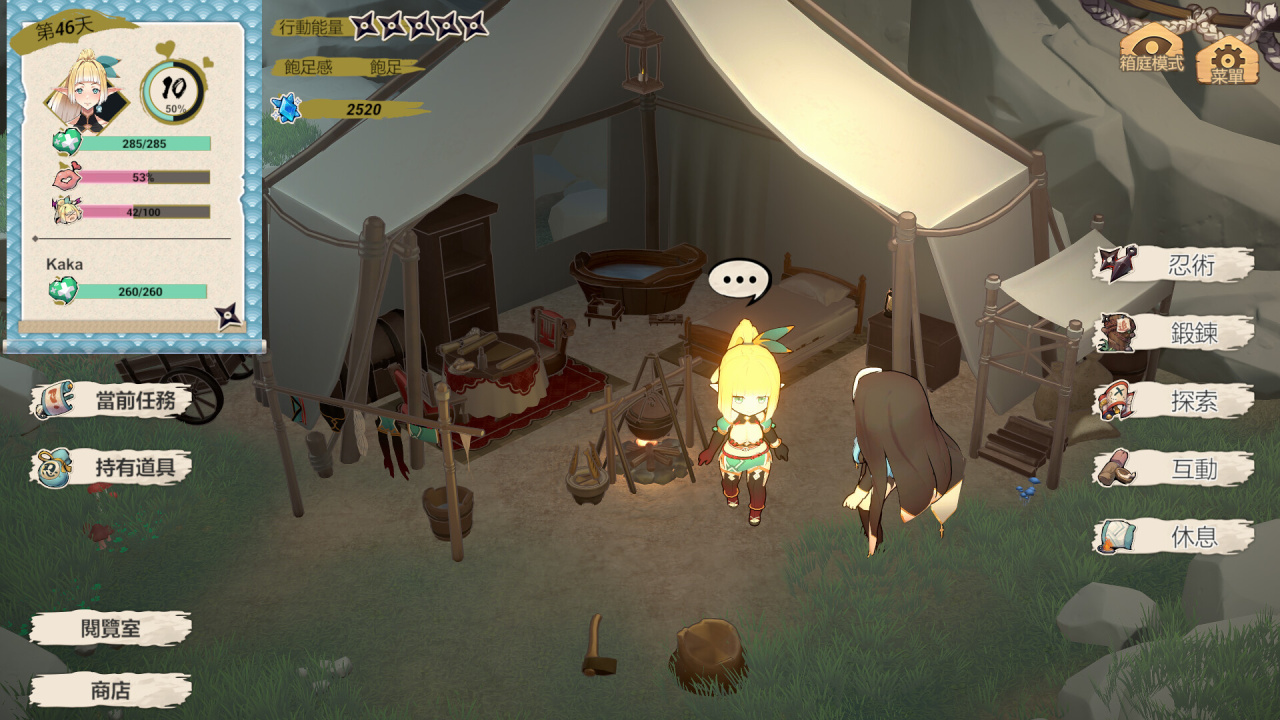This screenshot has height=720, width=1280.
Task: Select the 忍術 ninjutsu action
Action: pos(1175,265)
